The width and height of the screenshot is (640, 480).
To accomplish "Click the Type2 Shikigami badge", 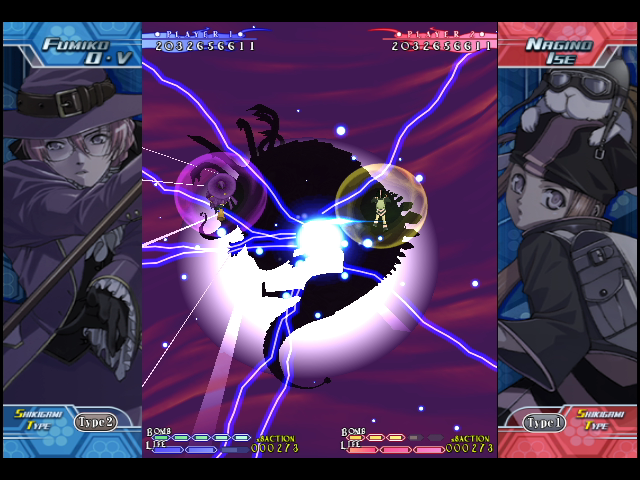I will (x=96, y=421).
